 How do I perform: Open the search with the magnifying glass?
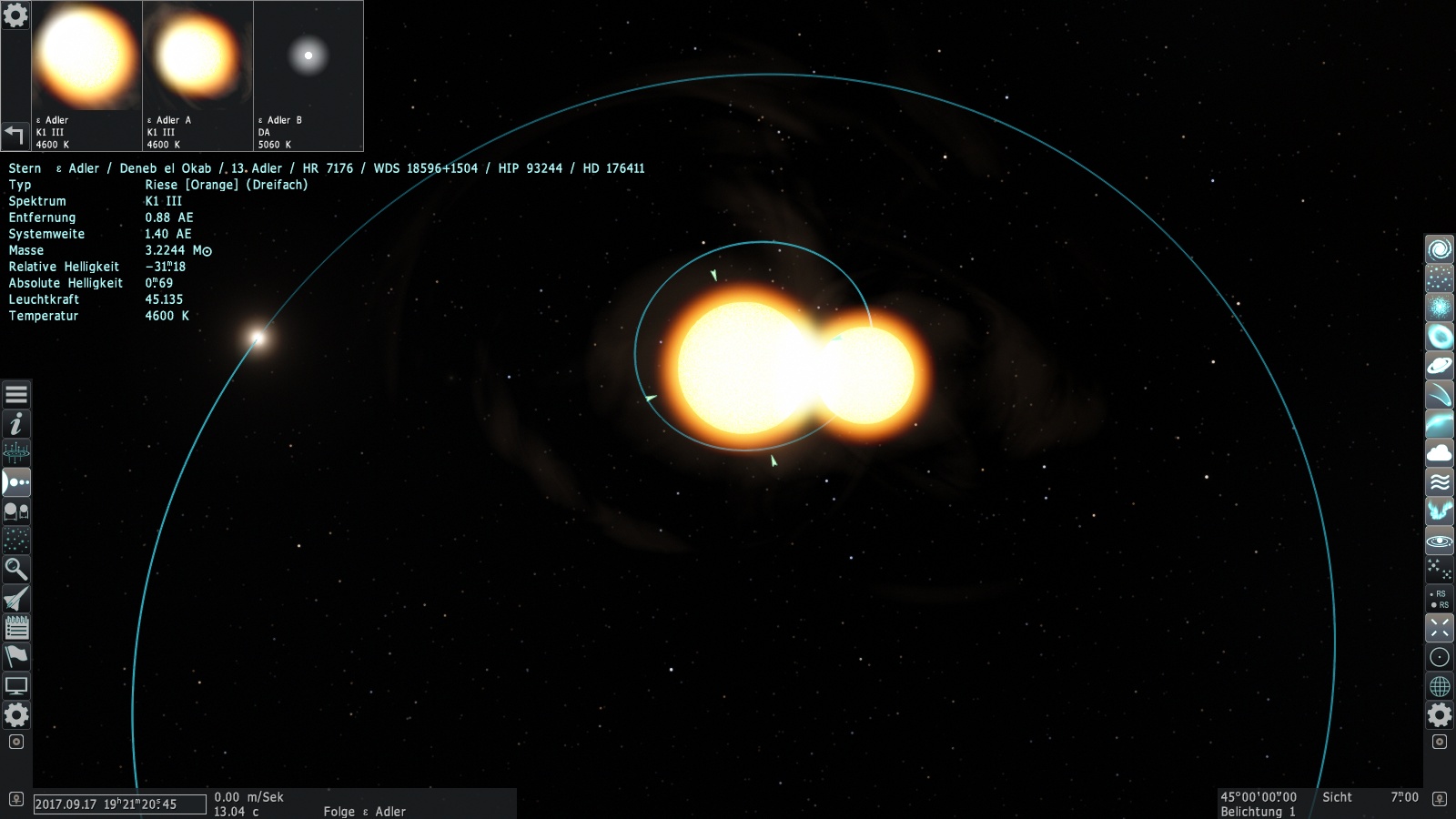16,570
